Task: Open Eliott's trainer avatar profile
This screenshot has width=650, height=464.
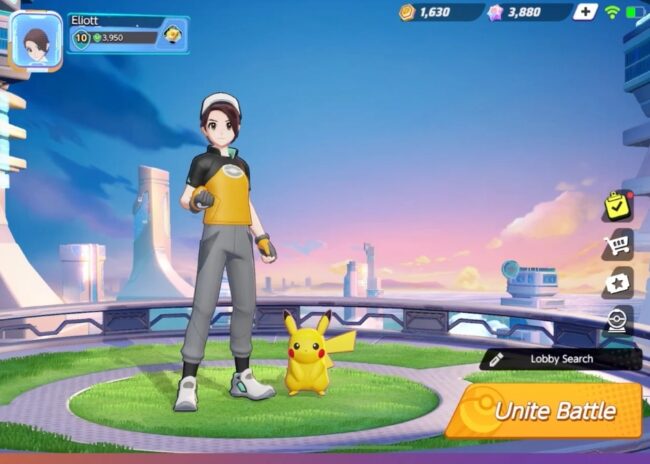Action: click(36, 40)
